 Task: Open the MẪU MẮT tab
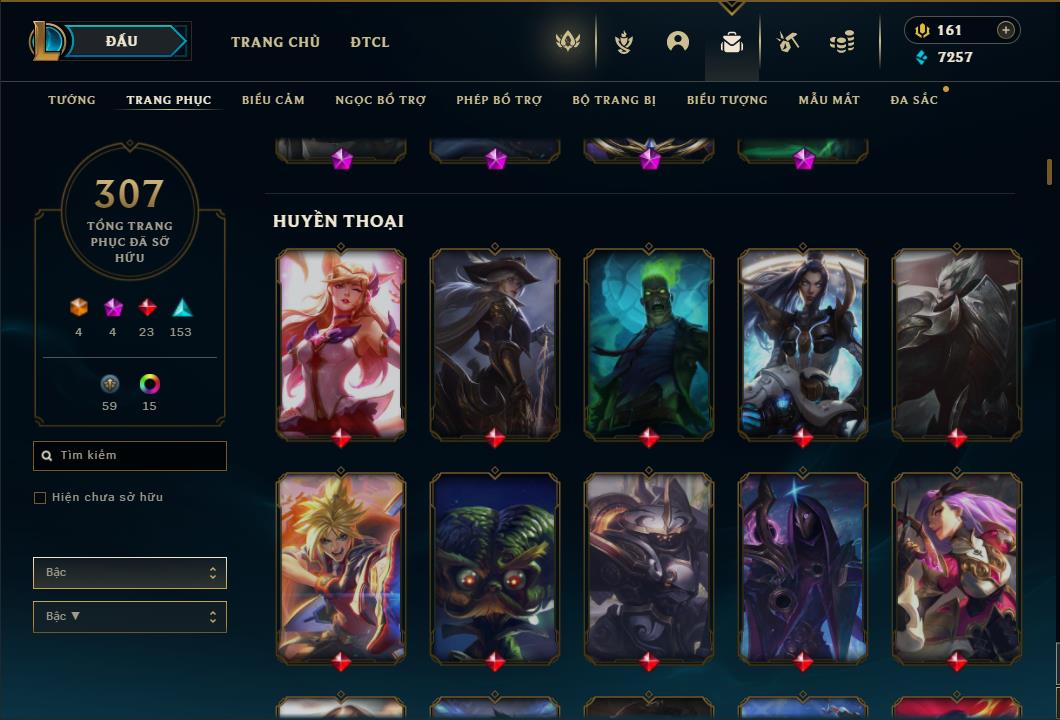point(829,100)
